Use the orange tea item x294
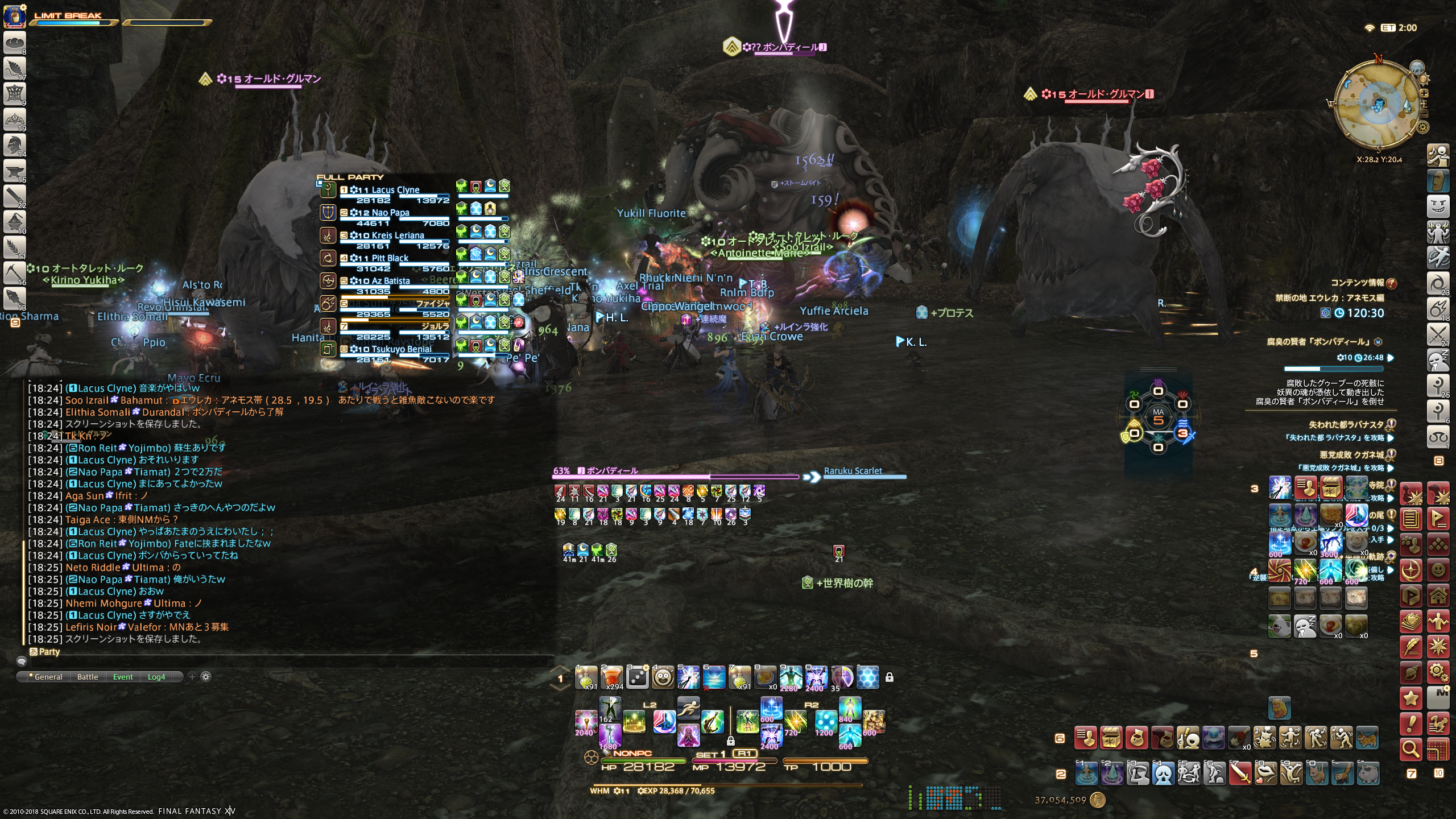This screenshot has height=819, width=1456. click(612, 677)
